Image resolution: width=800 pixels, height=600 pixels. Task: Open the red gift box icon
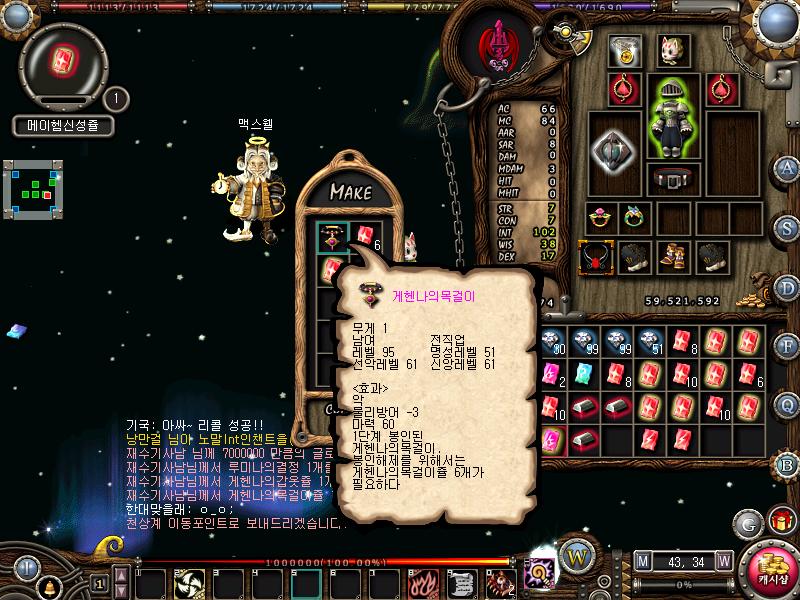779,521
